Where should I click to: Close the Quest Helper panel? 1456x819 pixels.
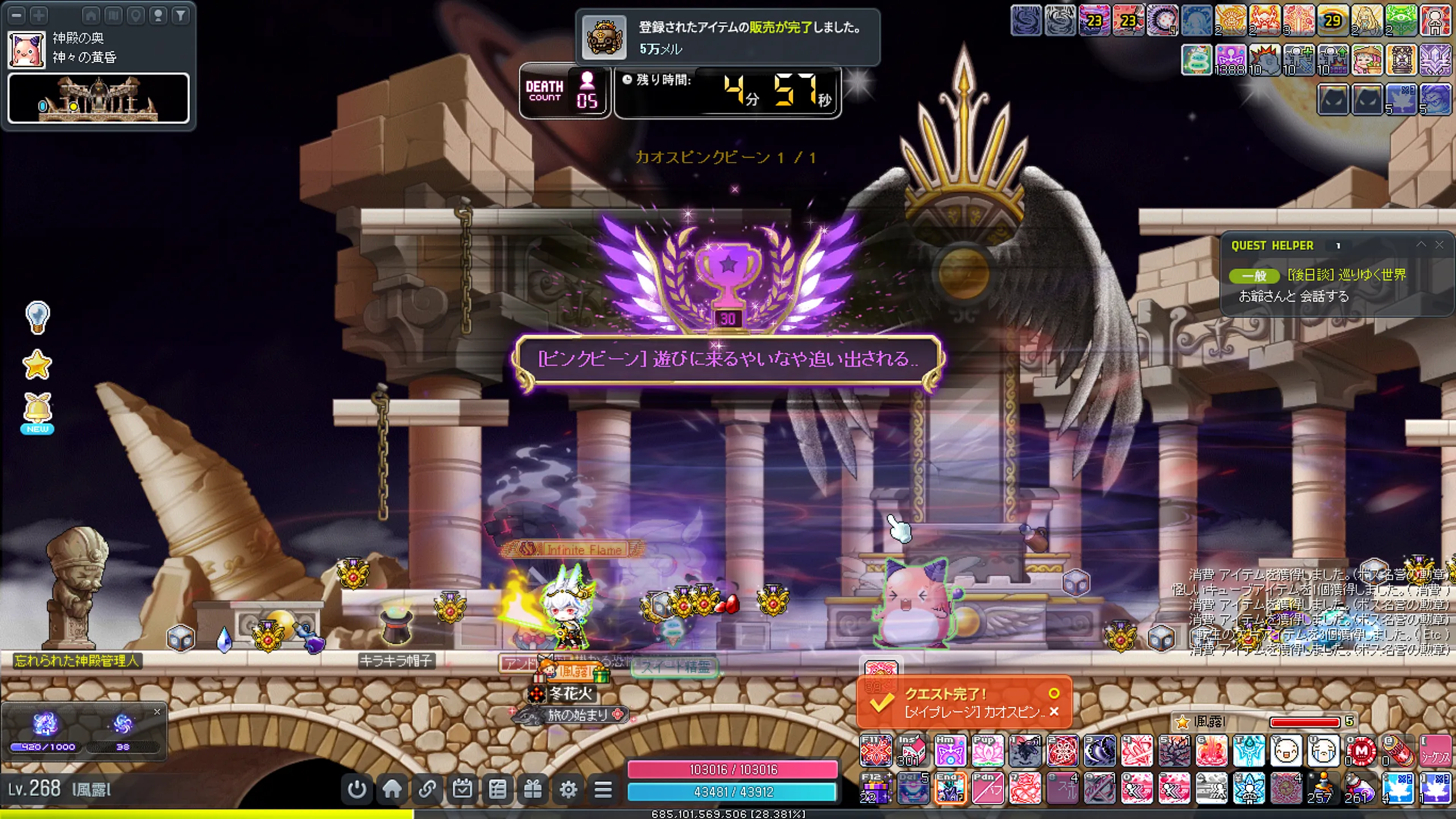[1439, 245]
